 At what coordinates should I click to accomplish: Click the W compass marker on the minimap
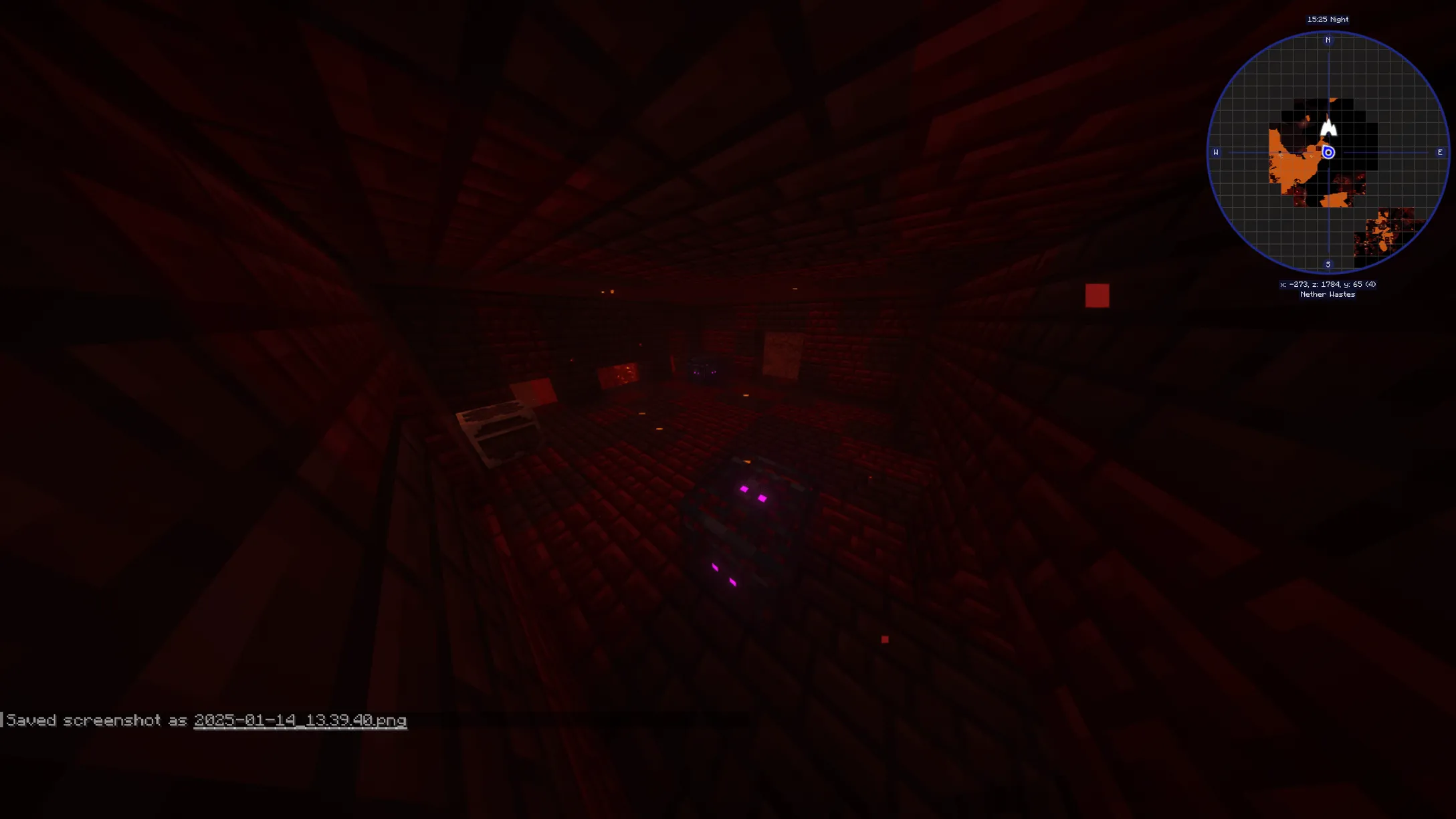point(1215,152)
